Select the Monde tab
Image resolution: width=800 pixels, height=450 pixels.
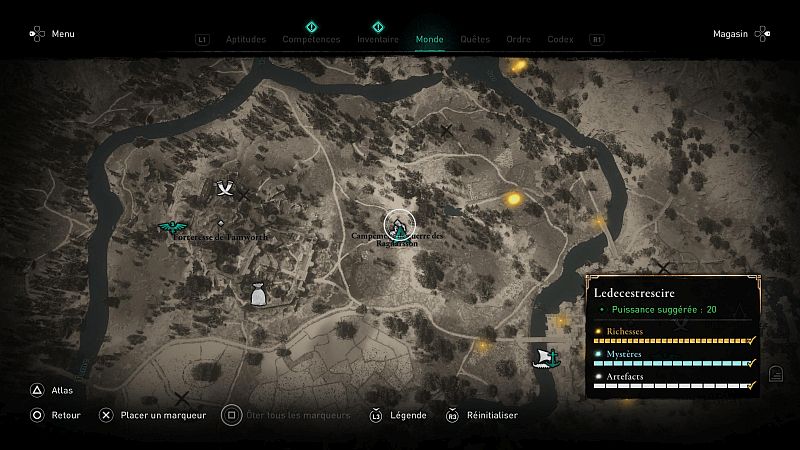pyautogui.click(x=429, y=40)
